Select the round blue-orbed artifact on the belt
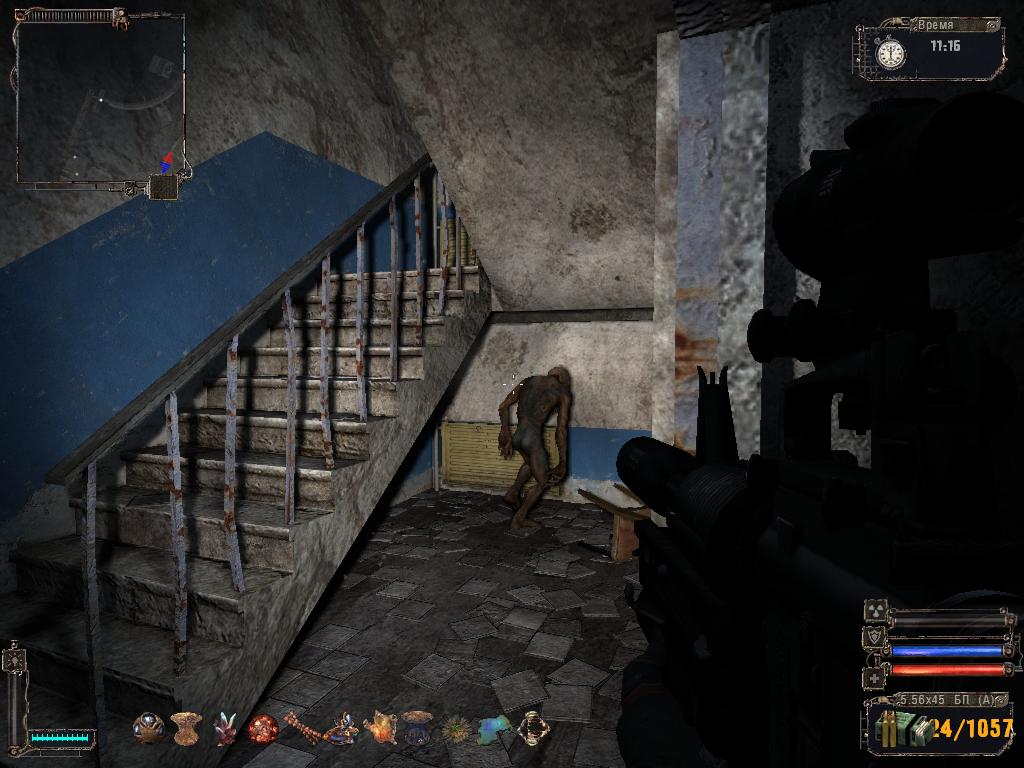This screenshot has height=768, width=1024. coord(149,727)
